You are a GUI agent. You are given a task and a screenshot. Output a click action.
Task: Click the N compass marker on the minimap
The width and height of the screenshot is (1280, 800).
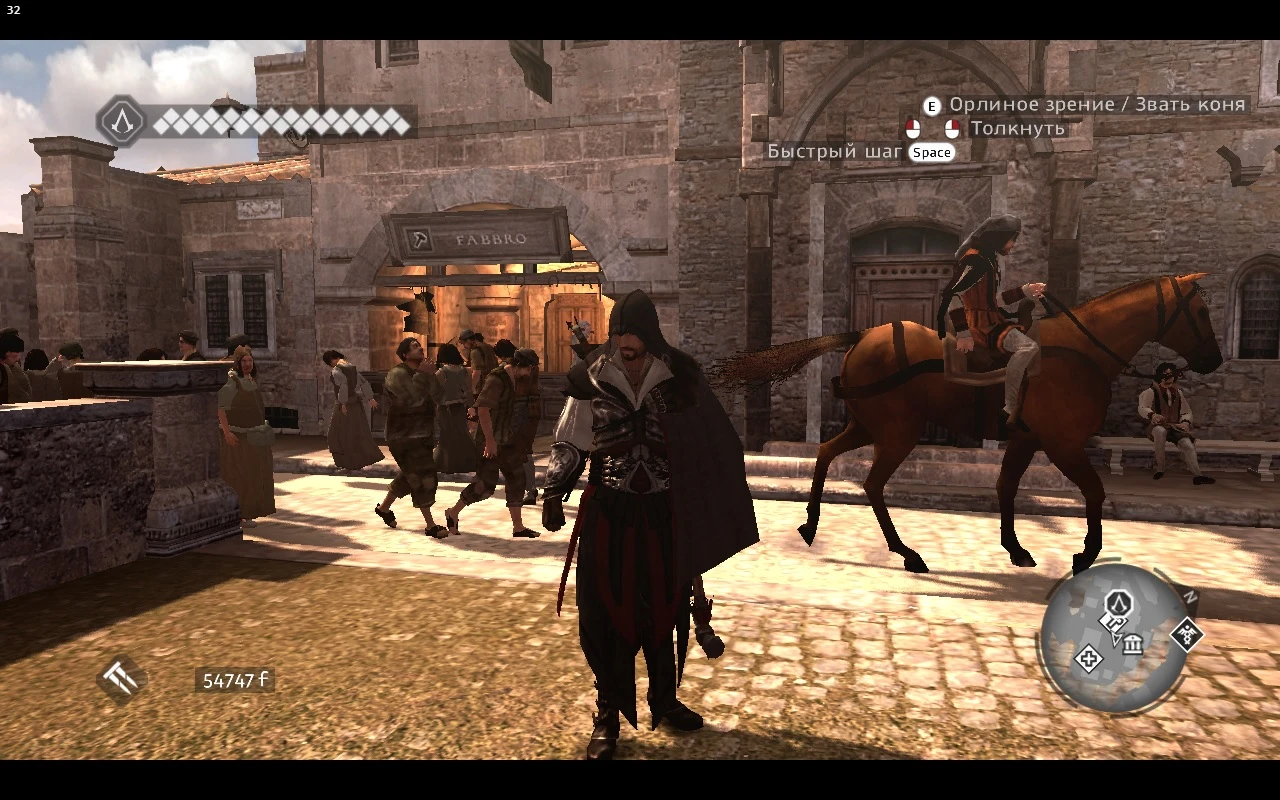click(1191, 595)
